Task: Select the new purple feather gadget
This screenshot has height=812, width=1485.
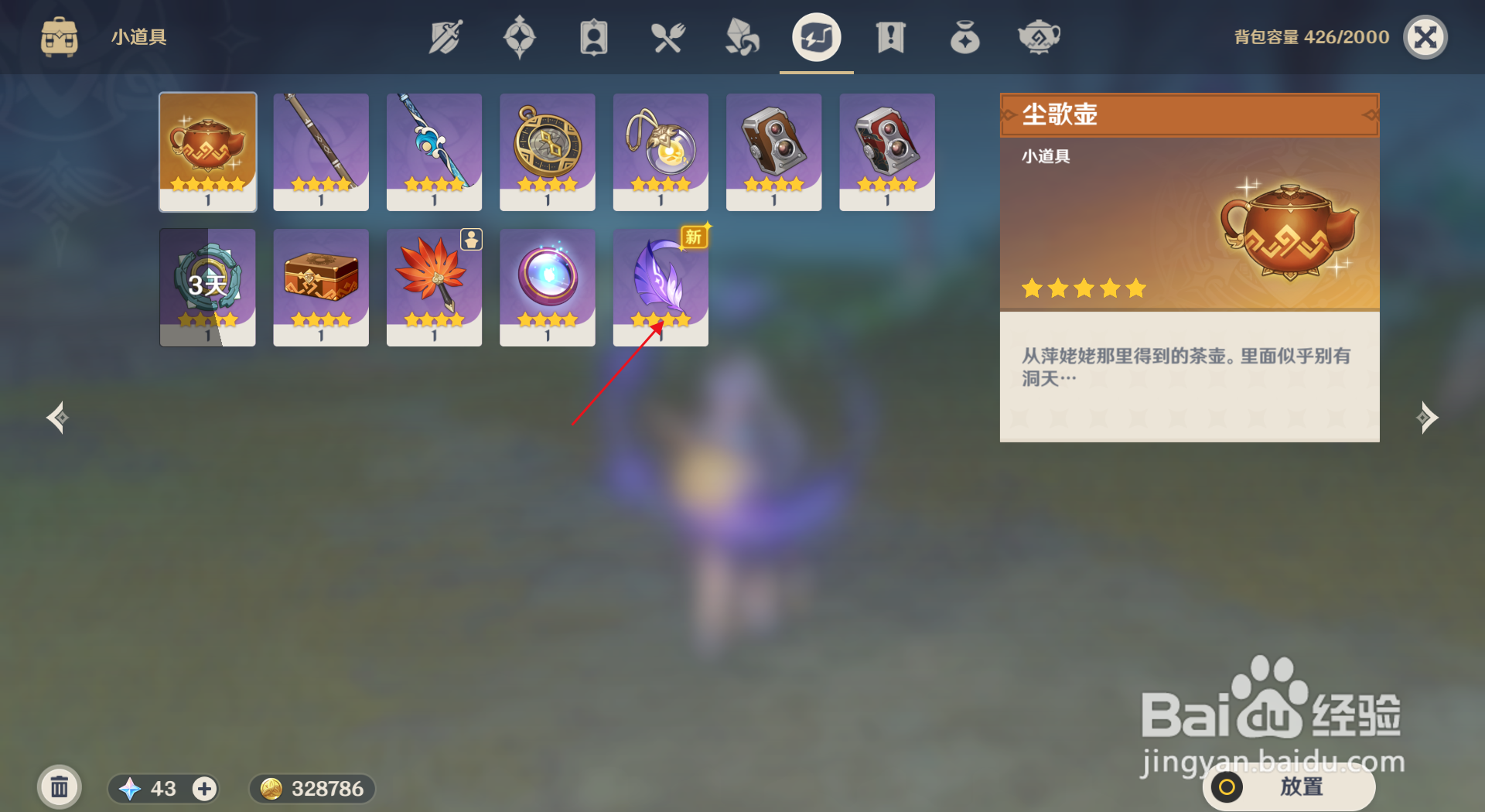Action: pyautogui.click(x=660, y=287)
